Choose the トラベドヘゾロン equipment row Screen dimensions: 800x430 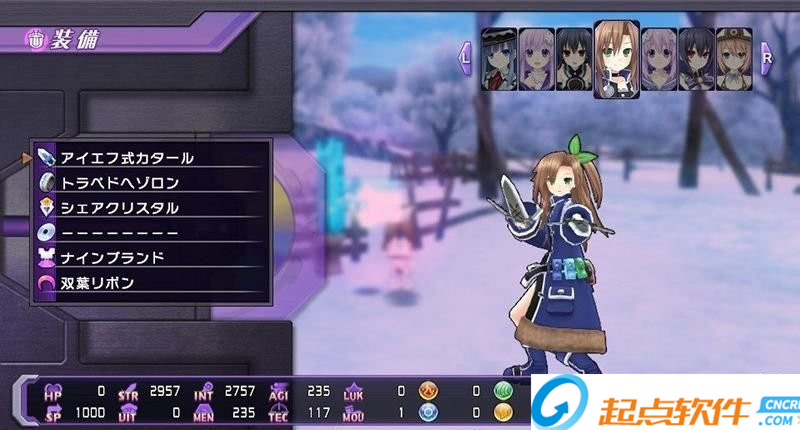[x=150, y=183]
